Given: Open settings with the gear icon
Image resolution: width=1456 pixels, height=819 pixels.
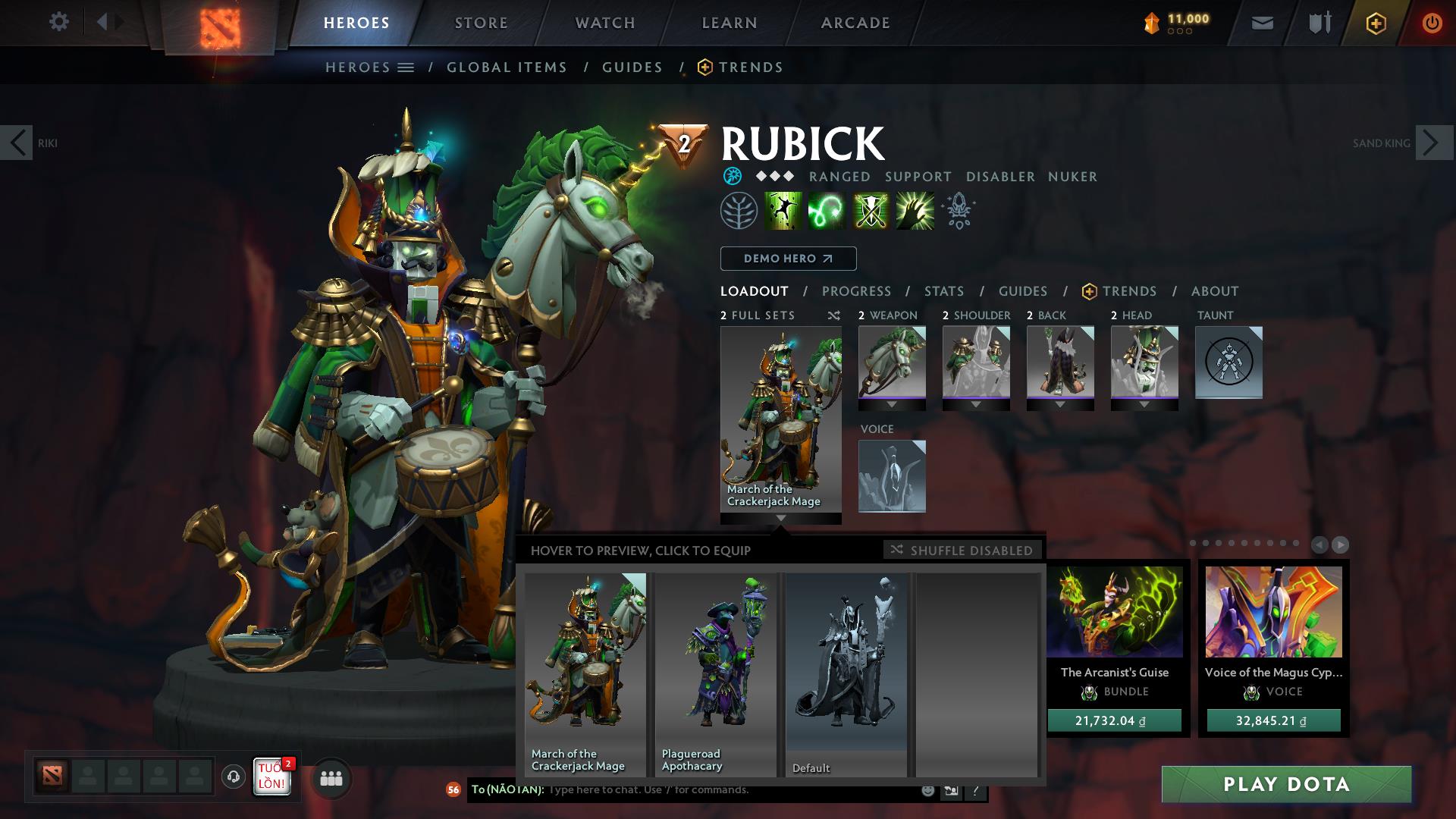Looking at the screenshot, I should [59, 22].
